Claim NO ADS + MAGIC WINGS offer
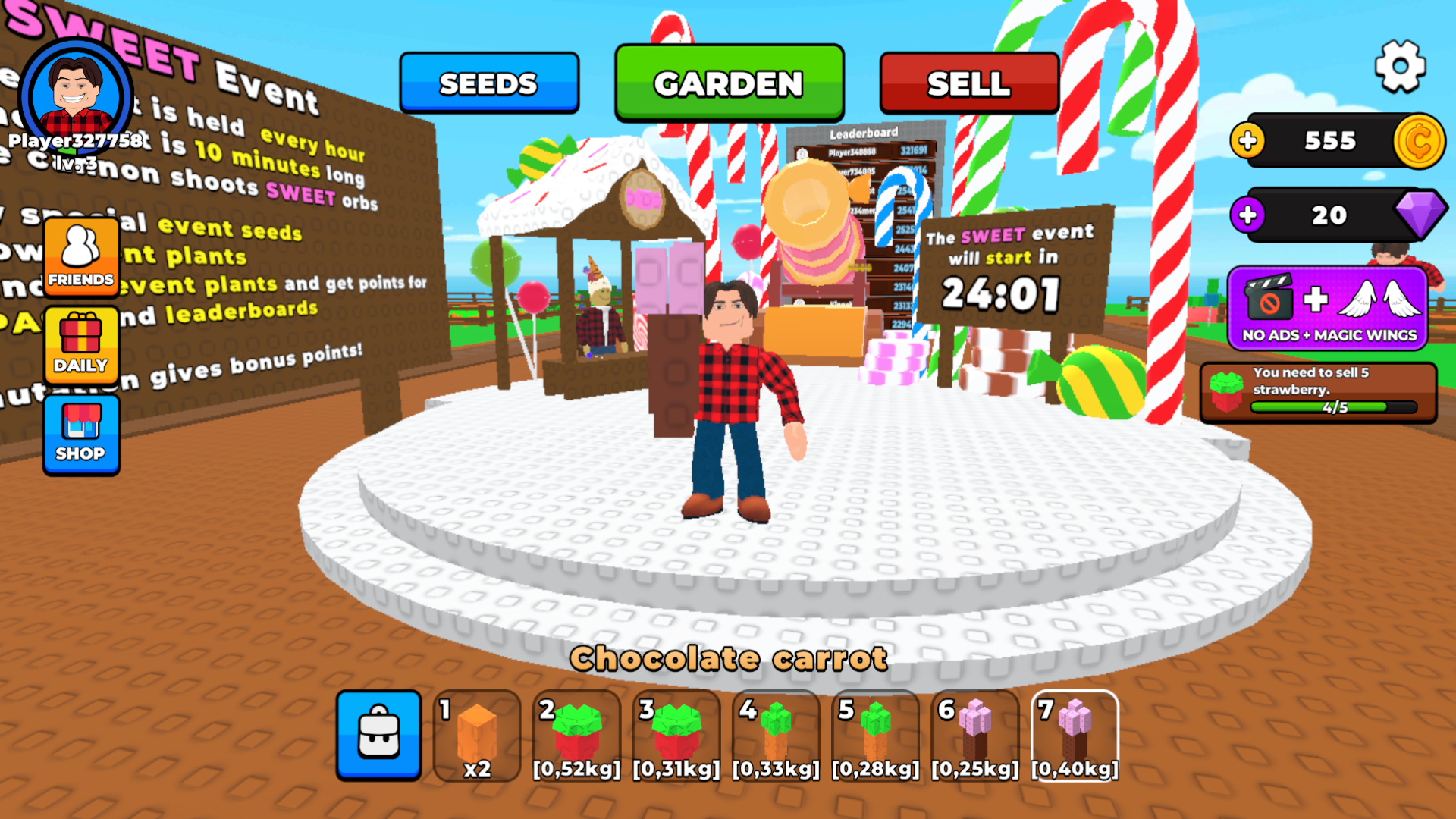 click(x=1327, y=306)
